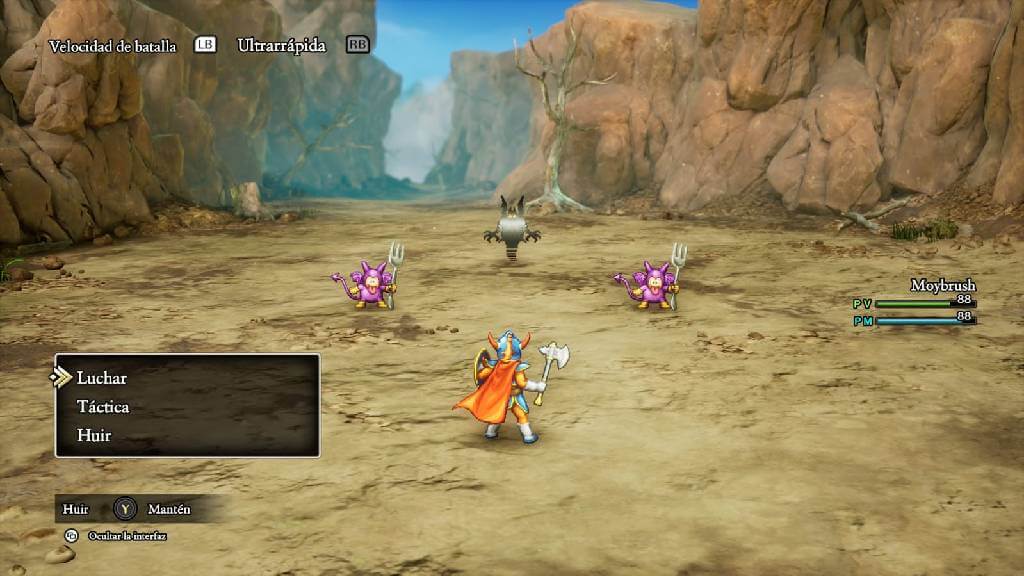Image resolution: width=1024 pixels, height=576 pixels.
Task: Choose the Táctica menu option
Action: (103, 407)
